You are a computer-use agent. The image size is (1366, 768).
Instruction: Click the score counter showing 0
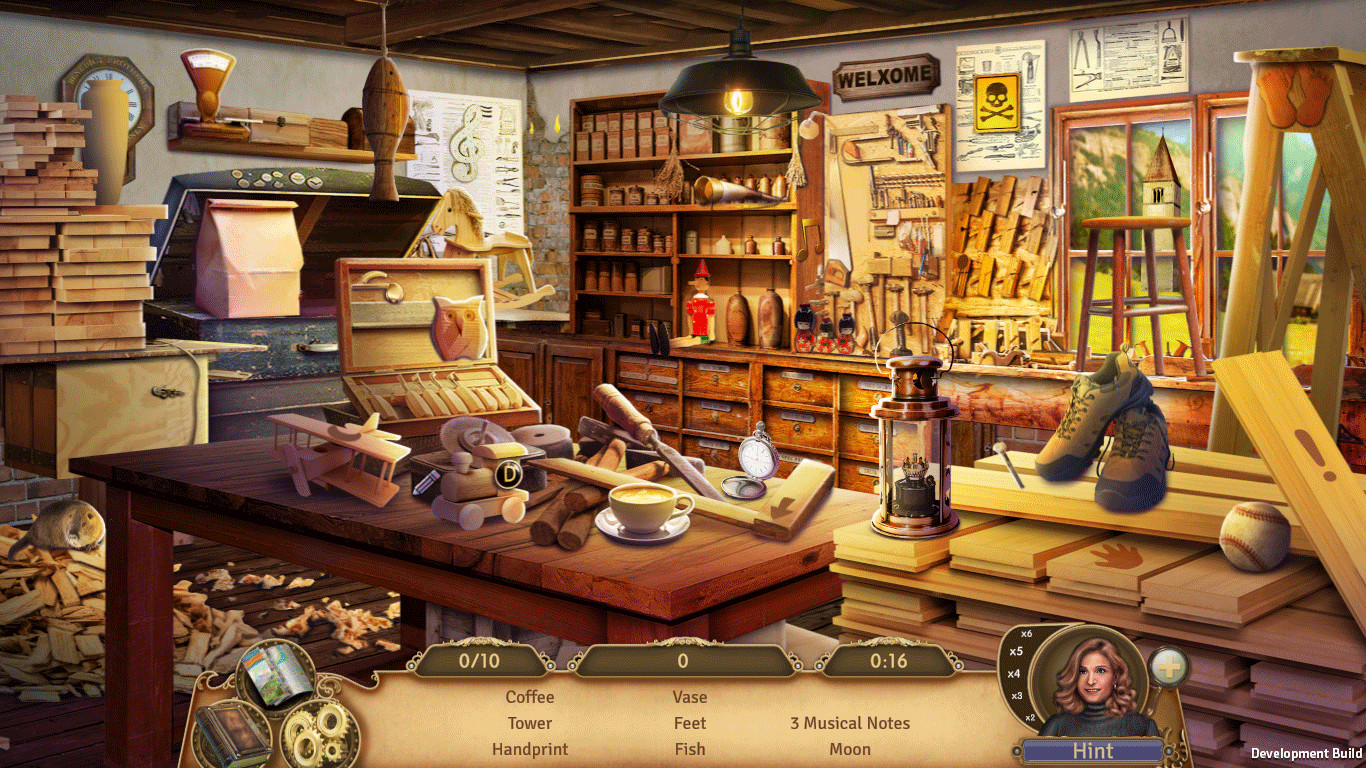pyautogui.click(x=684, y=660)
